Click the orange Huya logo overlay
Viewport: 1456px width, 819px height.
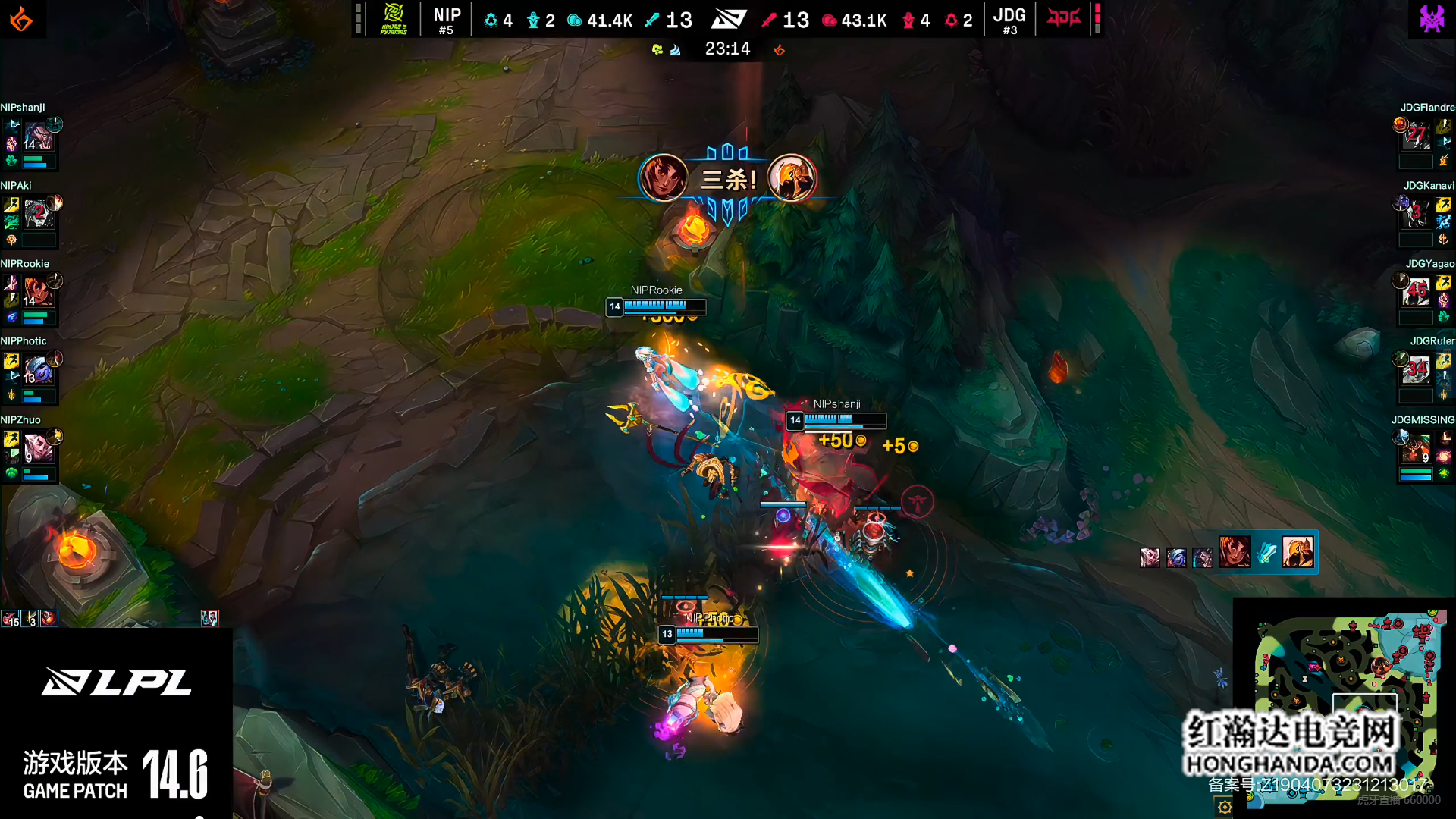21,19
